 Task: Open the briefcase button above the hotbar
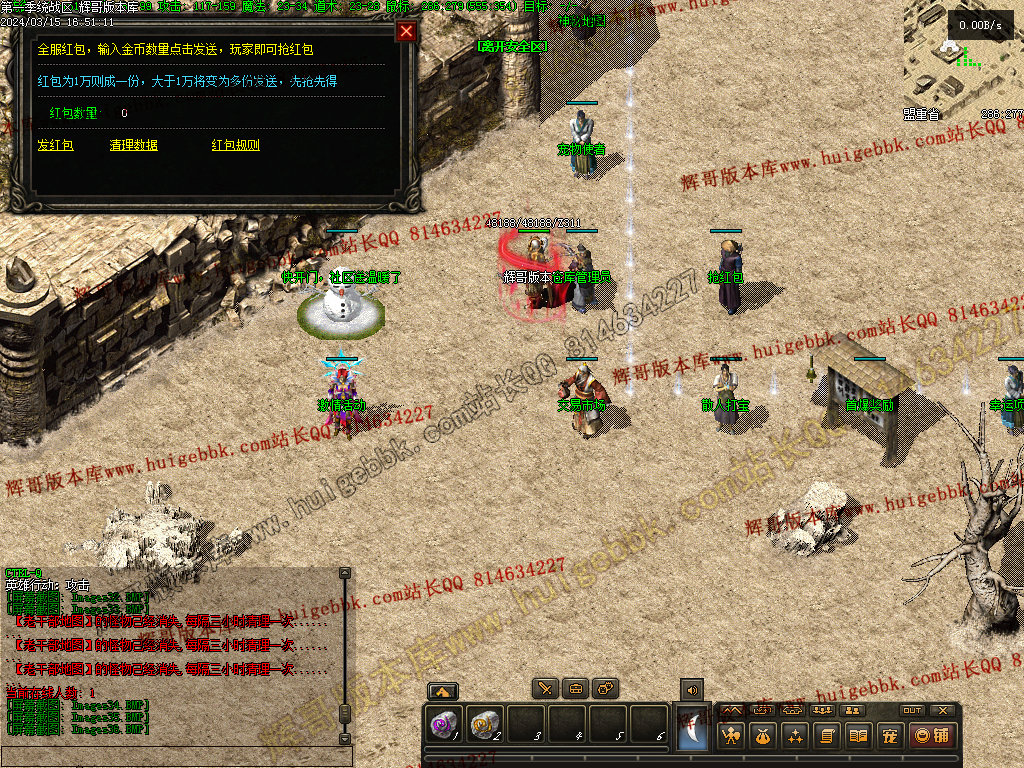(576, 689)
